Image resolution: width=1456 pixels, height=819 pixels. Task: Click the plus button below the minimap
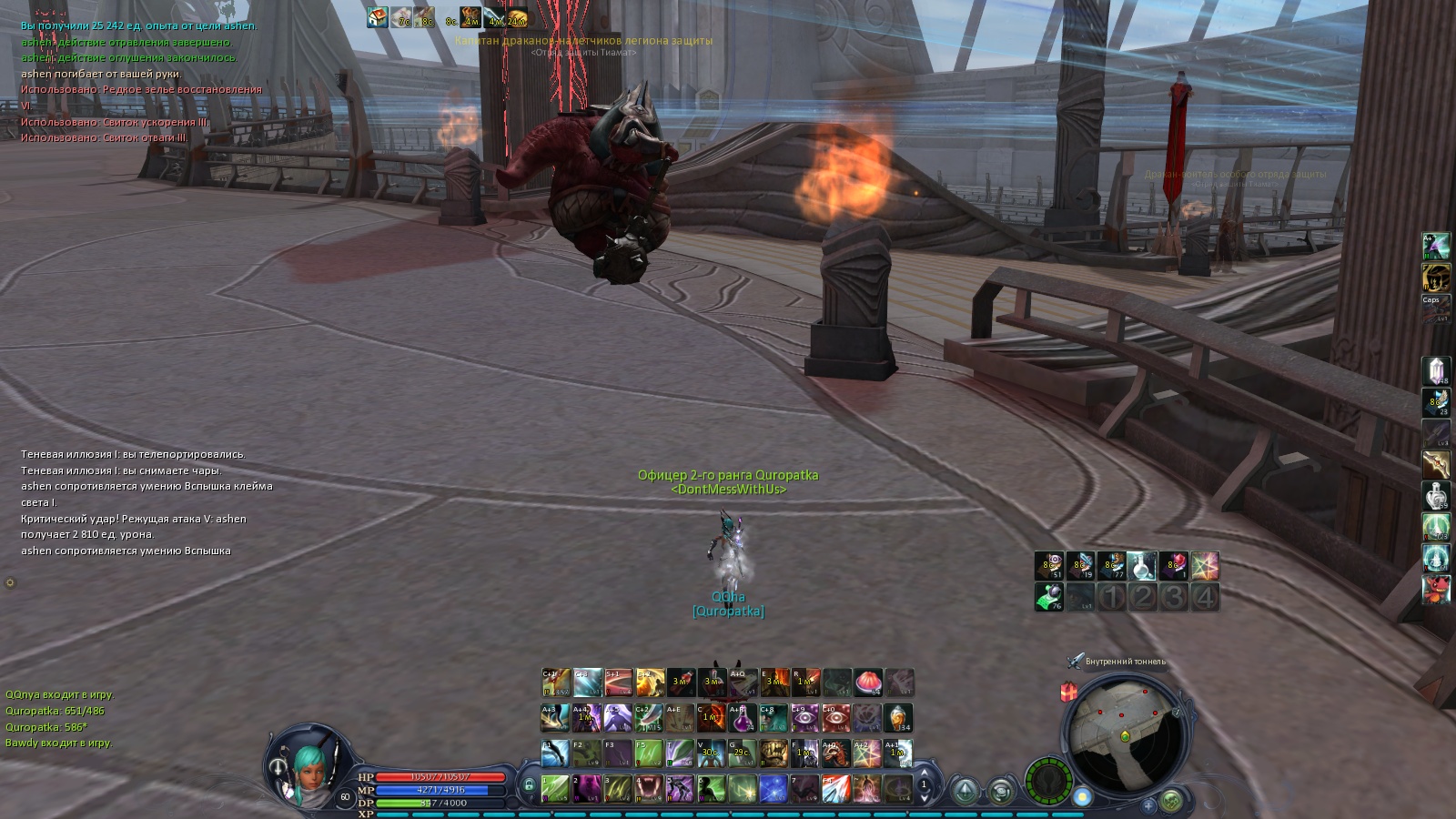1148,804
